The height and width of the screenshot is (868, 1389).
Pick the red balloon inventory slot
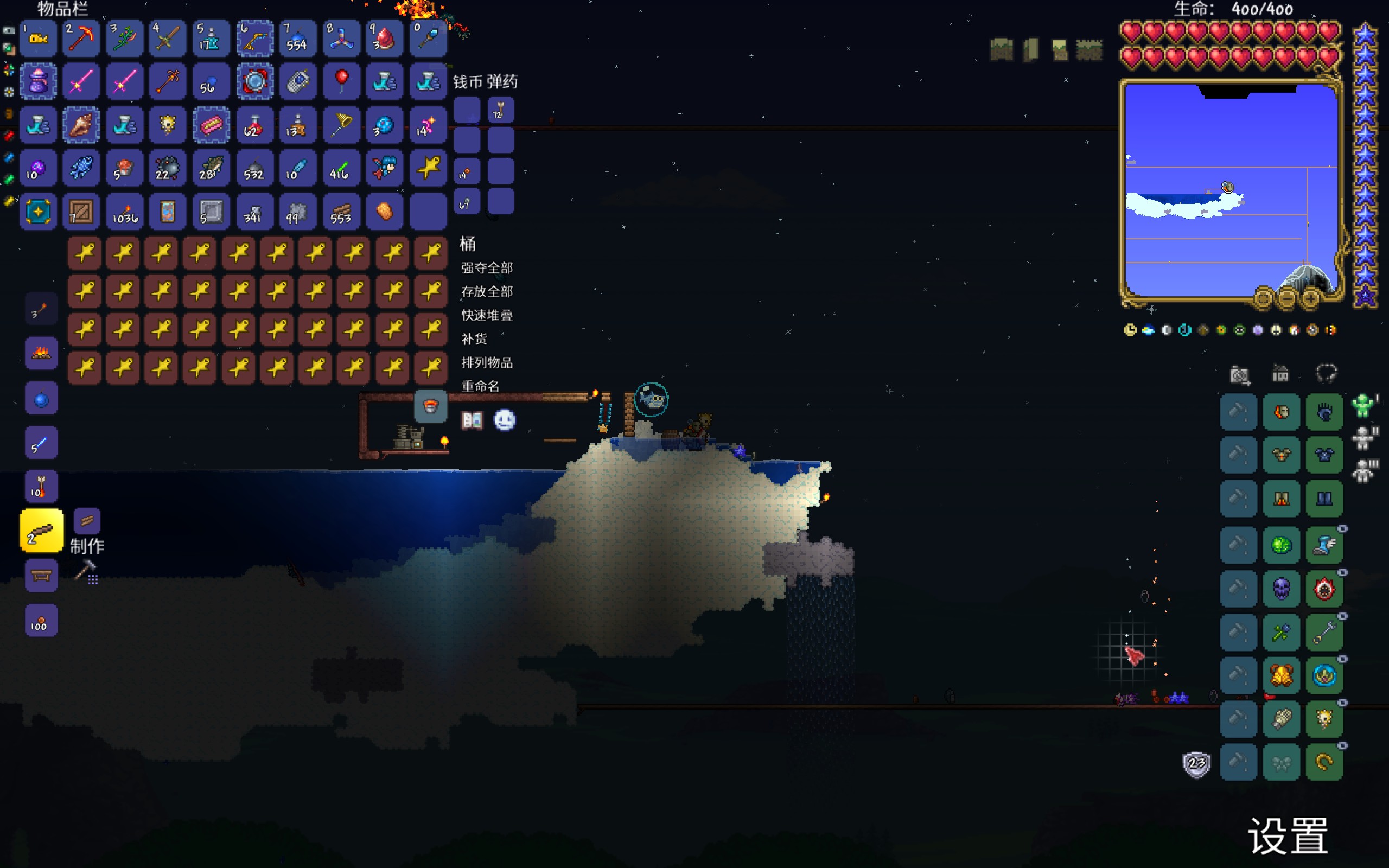click(x=341, y=81)
